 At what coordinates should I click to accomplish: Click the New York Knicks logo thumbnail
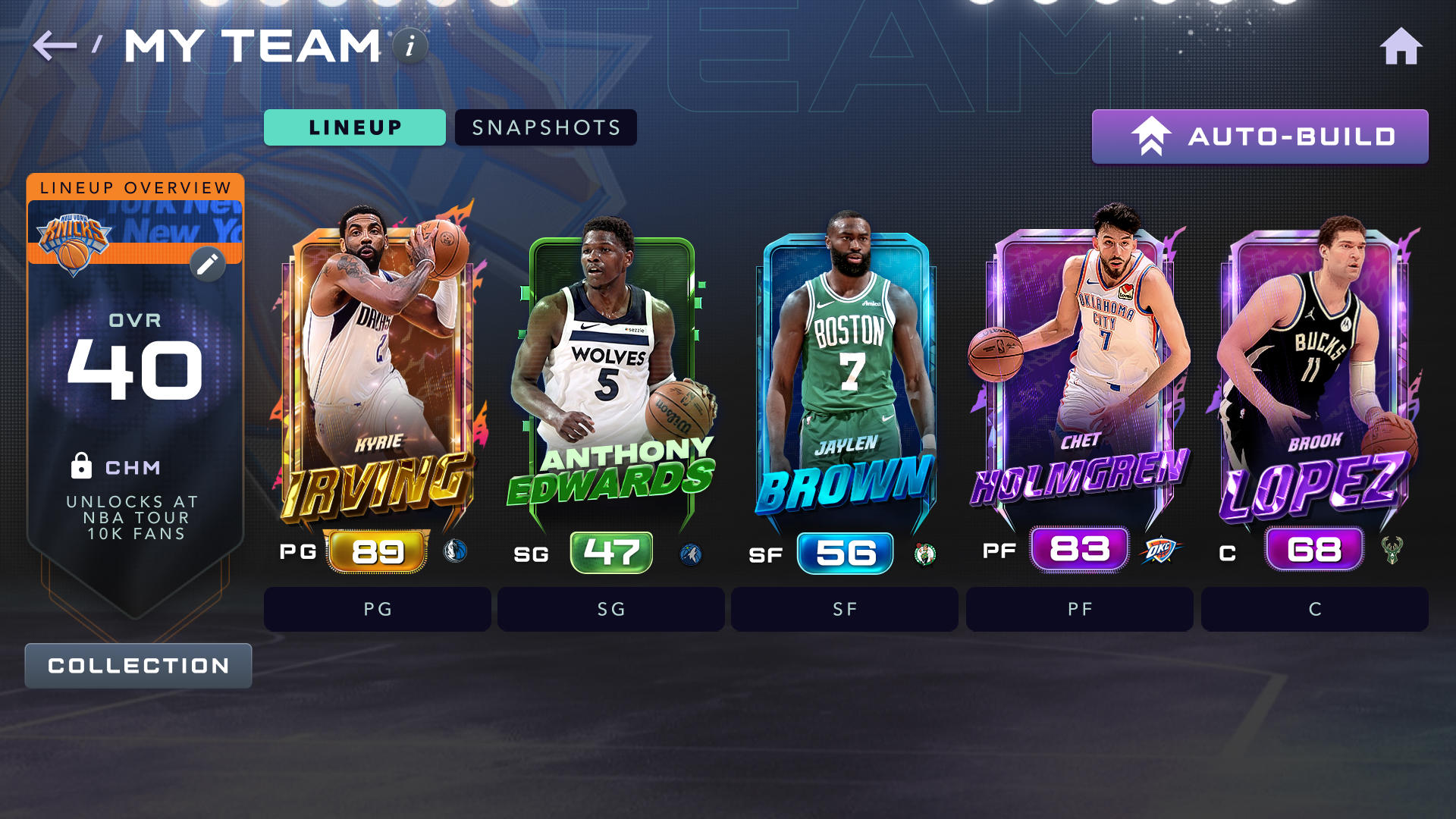tap(76, 243)
